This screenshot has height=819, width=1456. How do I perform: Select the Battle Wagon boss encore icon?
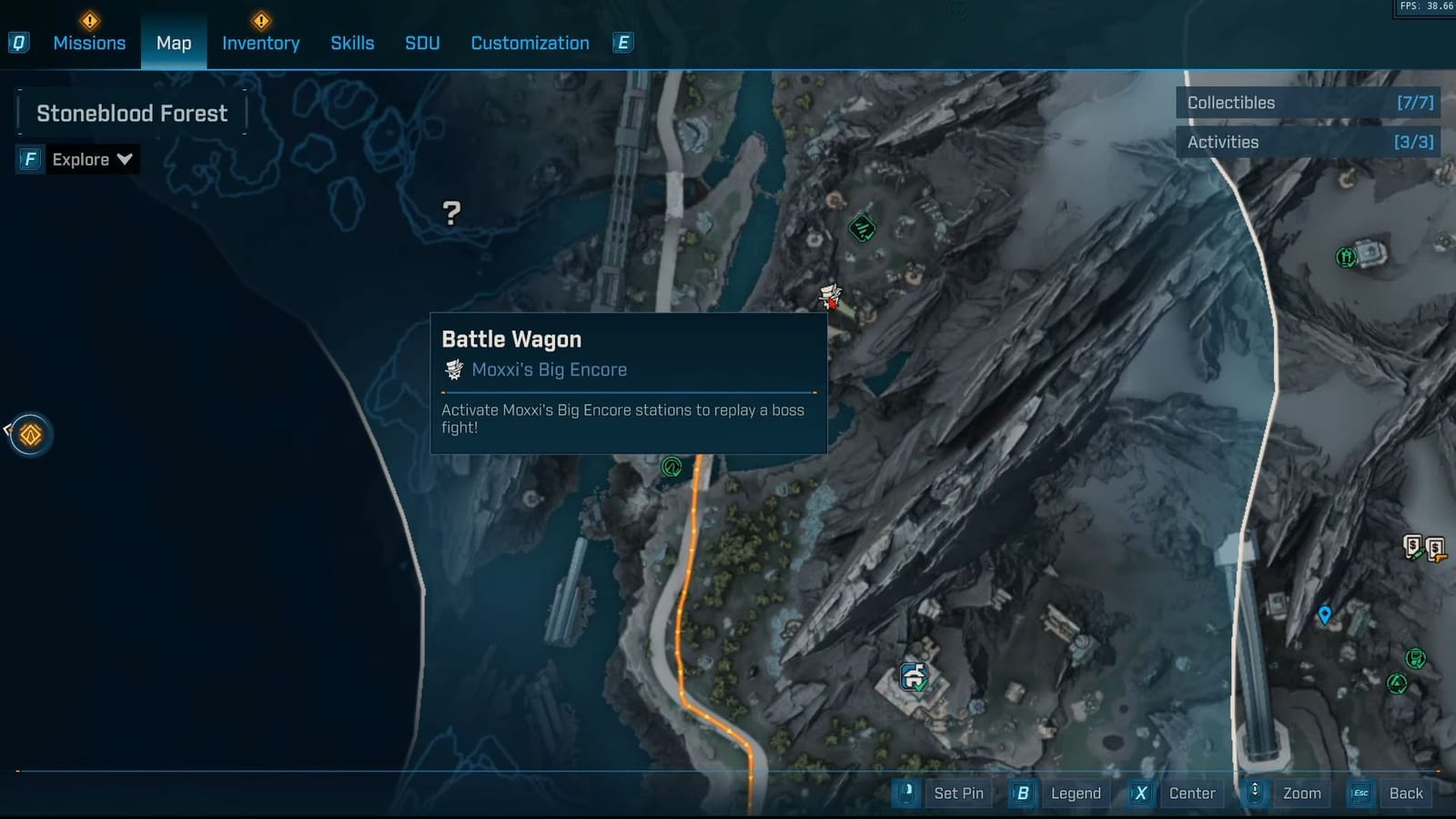point(829,297)
